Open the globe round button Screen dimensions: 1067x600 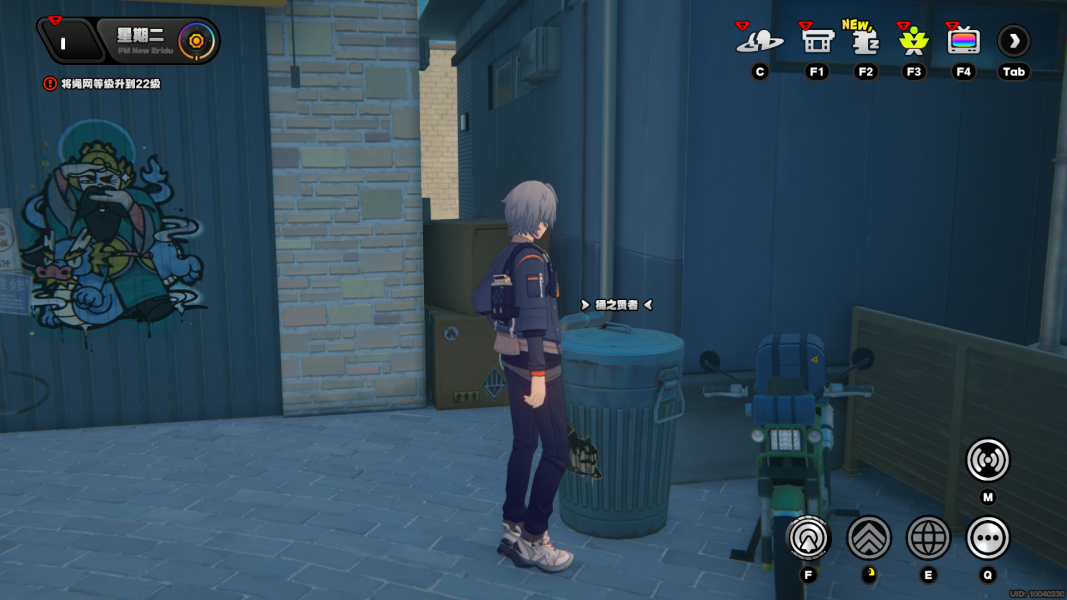(928, 538)
